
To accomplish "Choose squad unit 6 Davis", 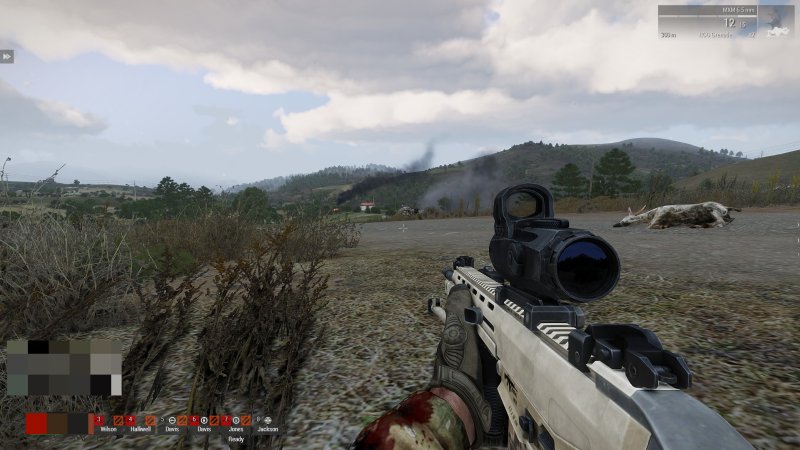I will tap(203, 422).
